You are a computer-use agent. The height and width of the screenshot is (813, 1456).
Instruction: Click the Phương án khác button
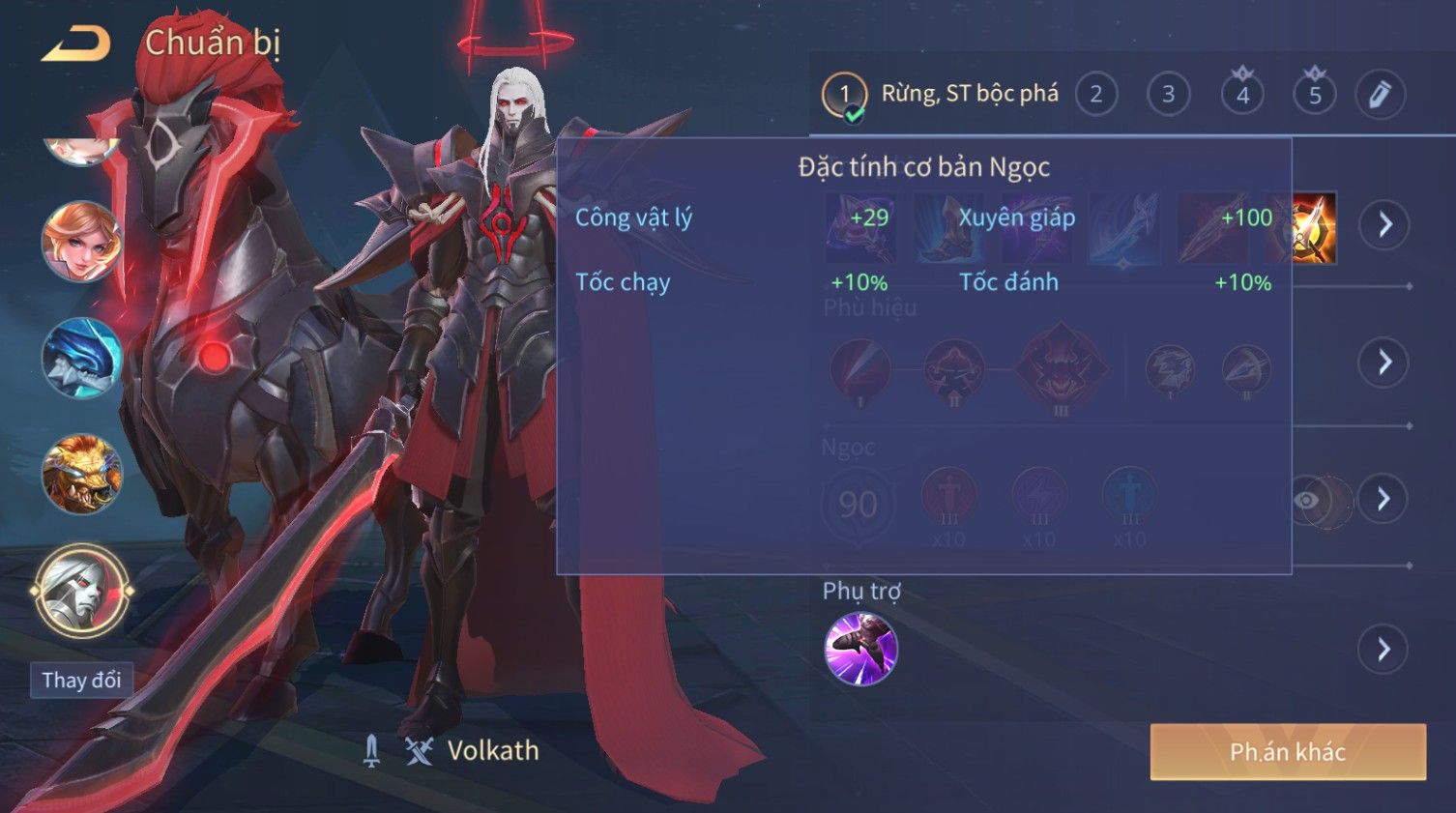[x=1287, y=752]
